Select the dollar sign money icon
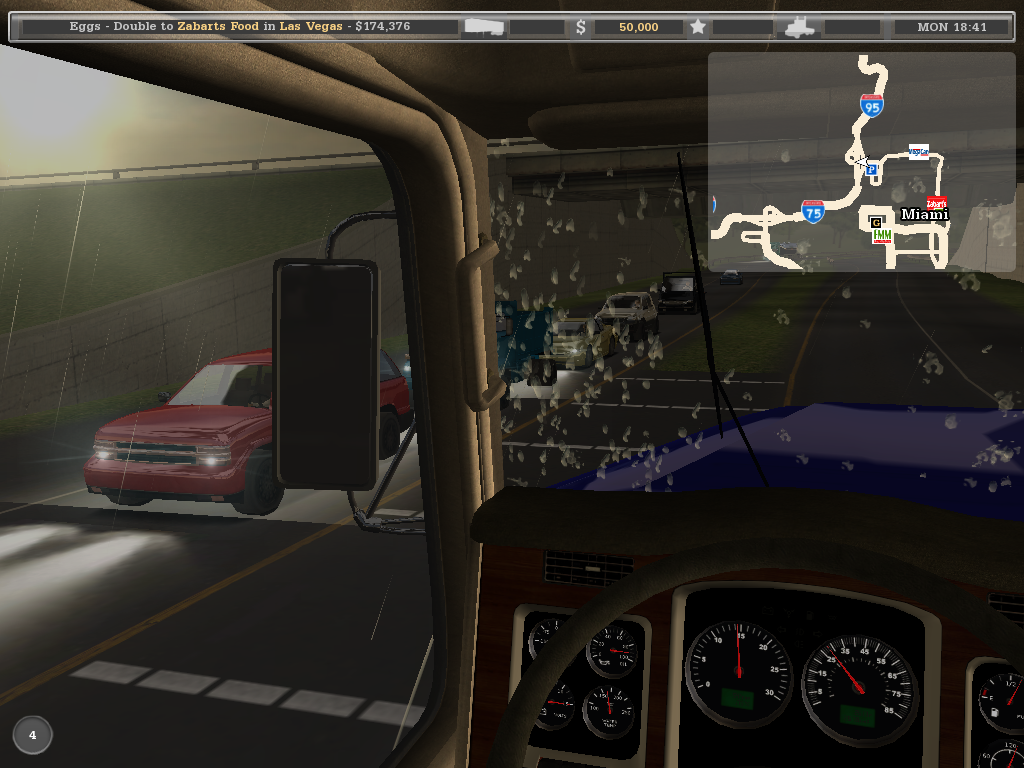Screen dimensions: 1024x768 tap(581, 27)
